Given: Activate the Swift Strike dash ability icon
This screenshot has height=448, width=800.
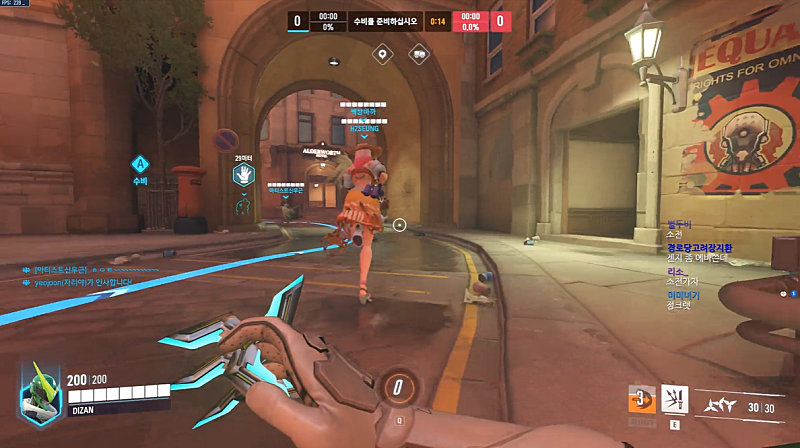Looking at the screenshot, I should (x=641, y=397).
